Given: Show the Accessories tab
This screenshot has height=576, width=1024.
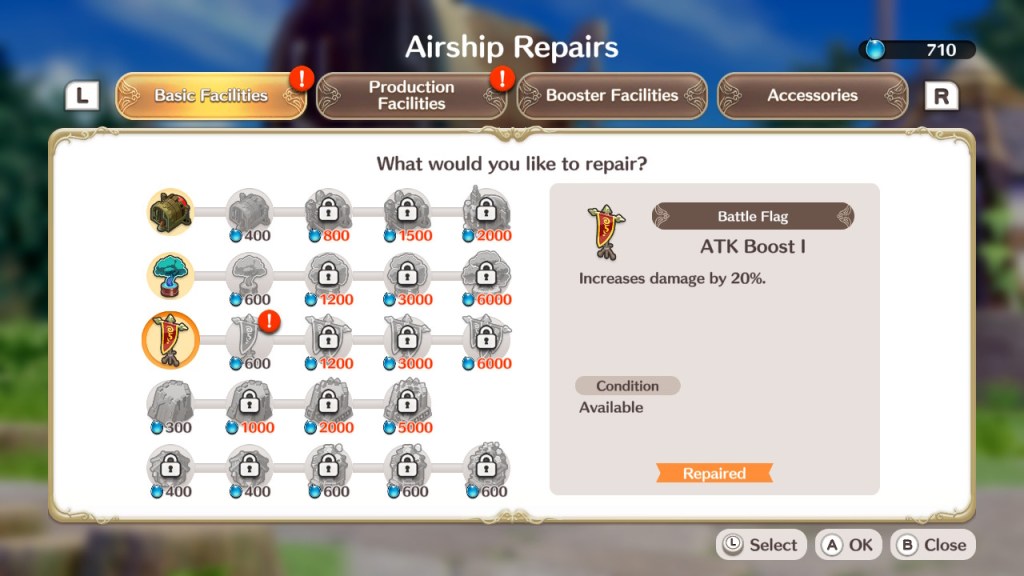Looking at the screenshot, I should click(x=812, y=96).
